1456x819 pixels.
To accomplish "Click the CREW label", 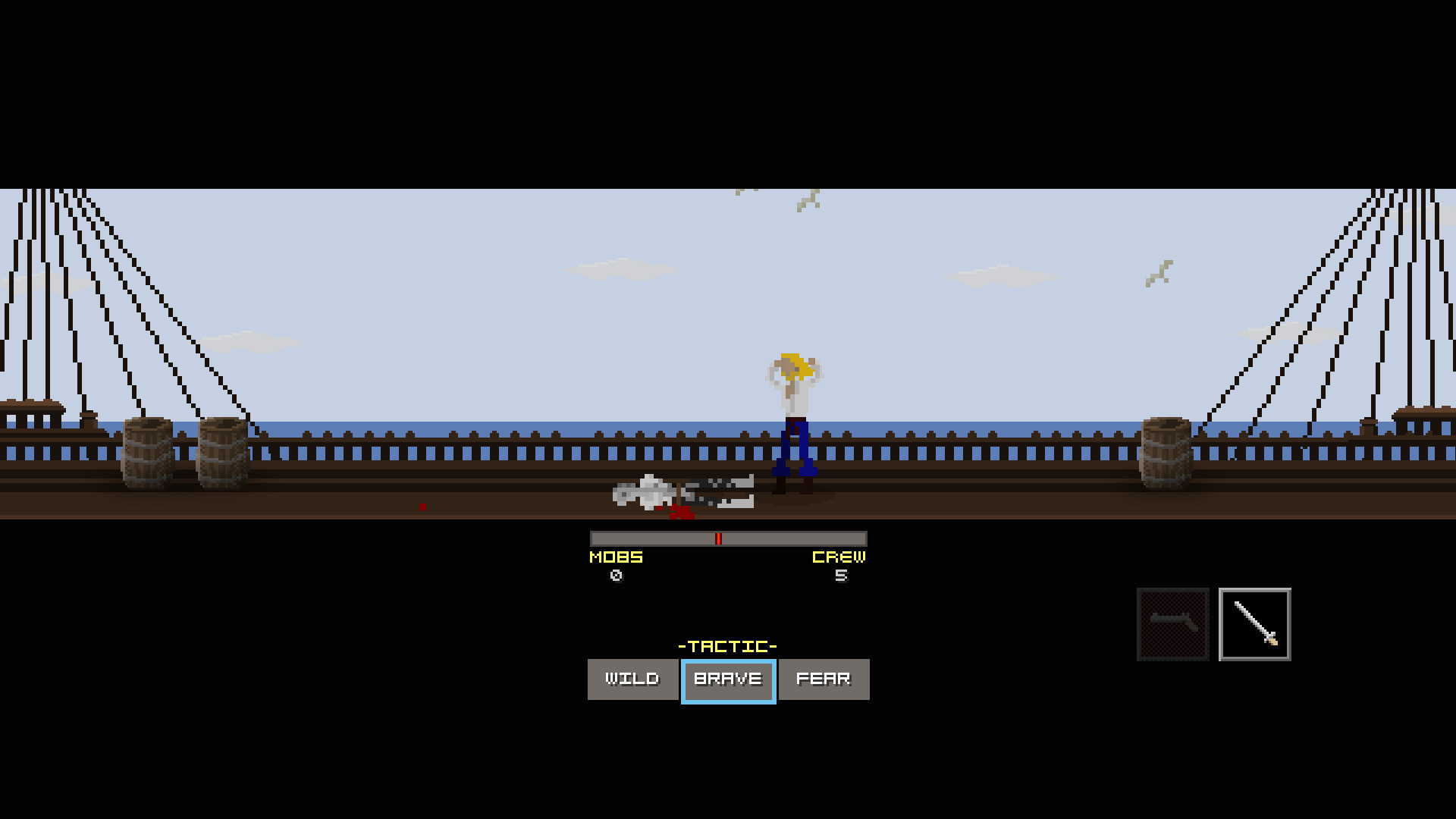I will point(839,557).
